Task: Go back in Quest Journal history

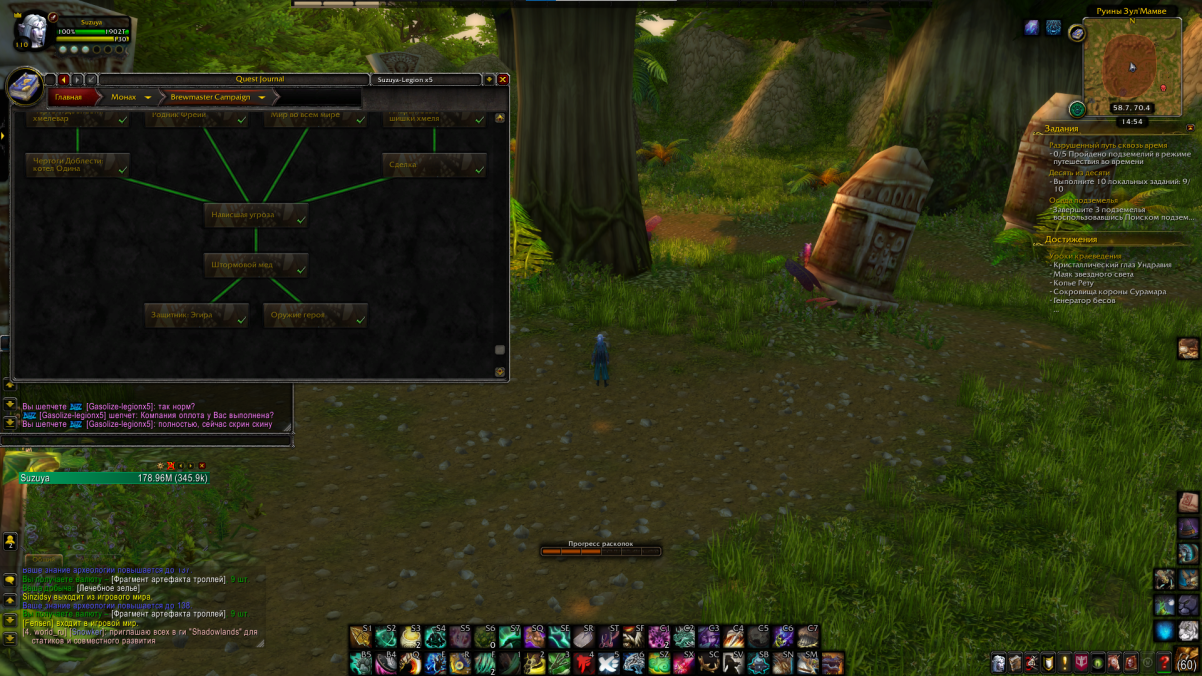Action: 64,79
